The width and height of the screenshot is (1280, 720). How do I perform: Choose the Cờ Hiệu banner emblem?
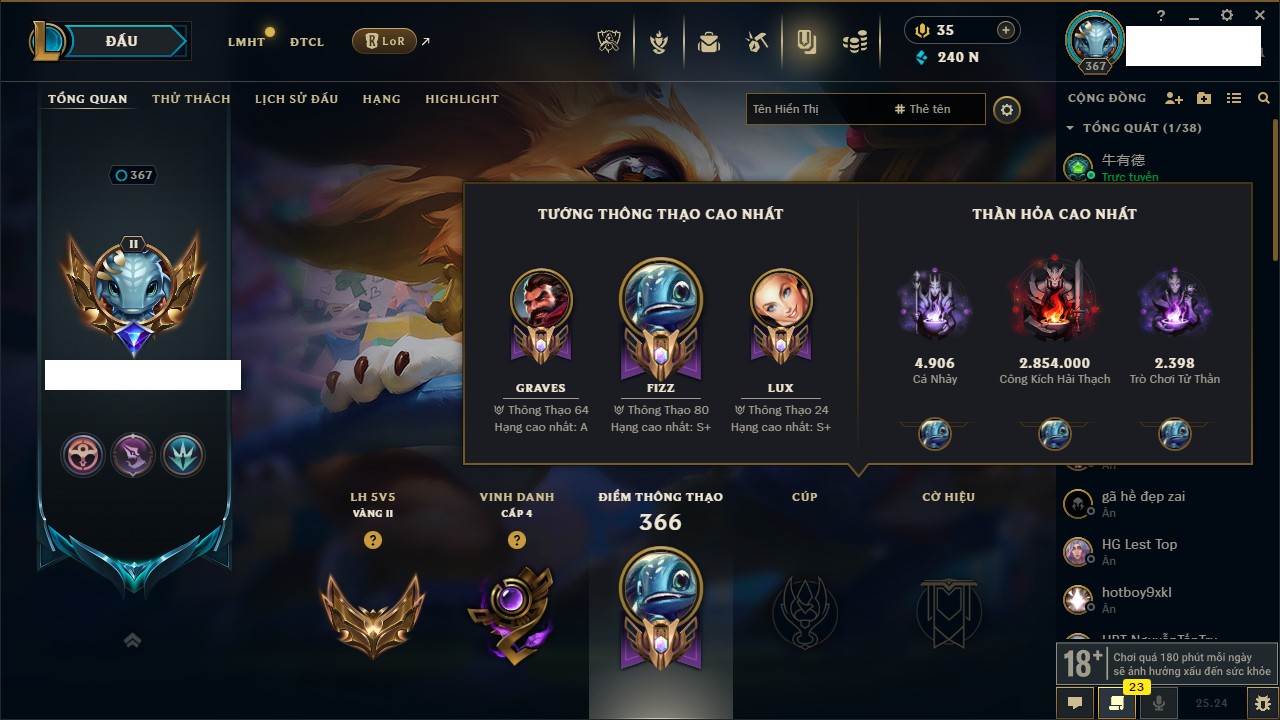coord(948,611)
